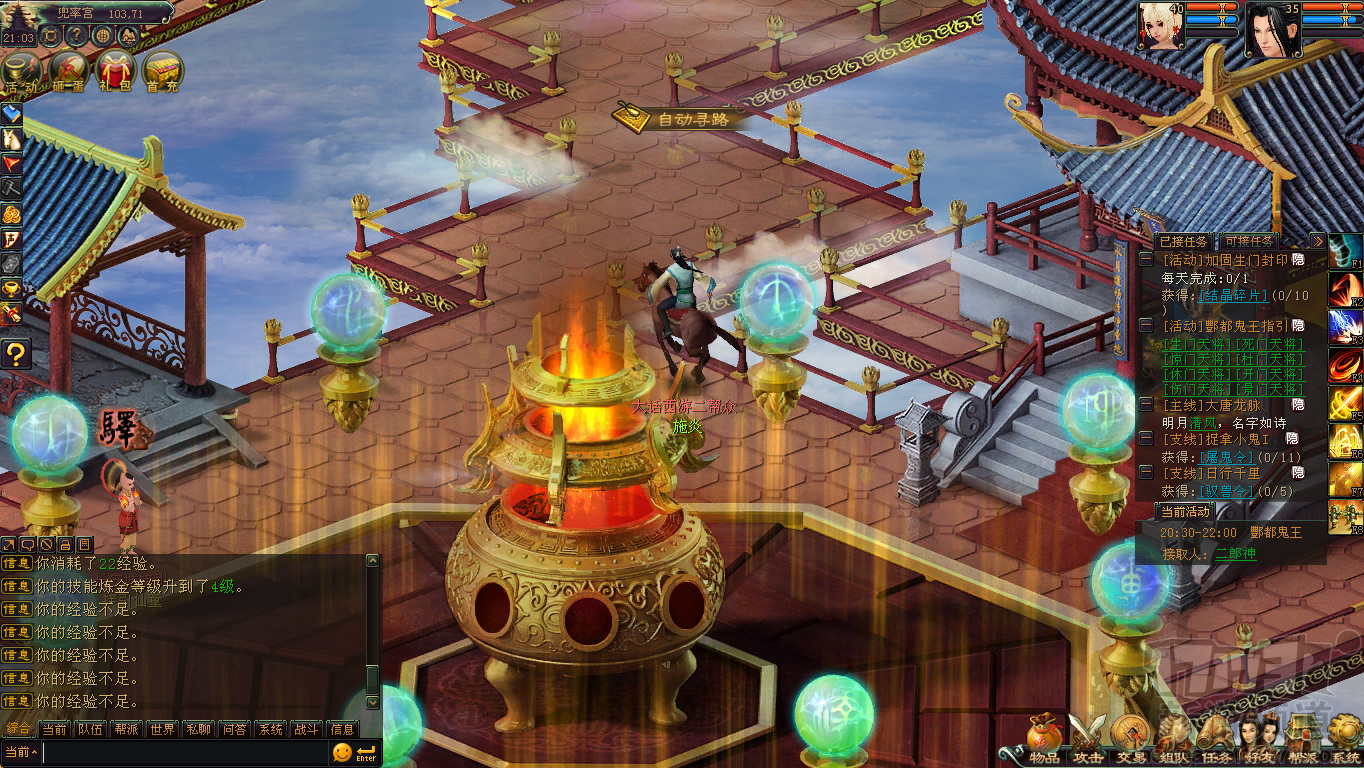1364x768 pixels.
Task: Switch to the 可接任务 available quests tab
Action: coord(1248,241)
